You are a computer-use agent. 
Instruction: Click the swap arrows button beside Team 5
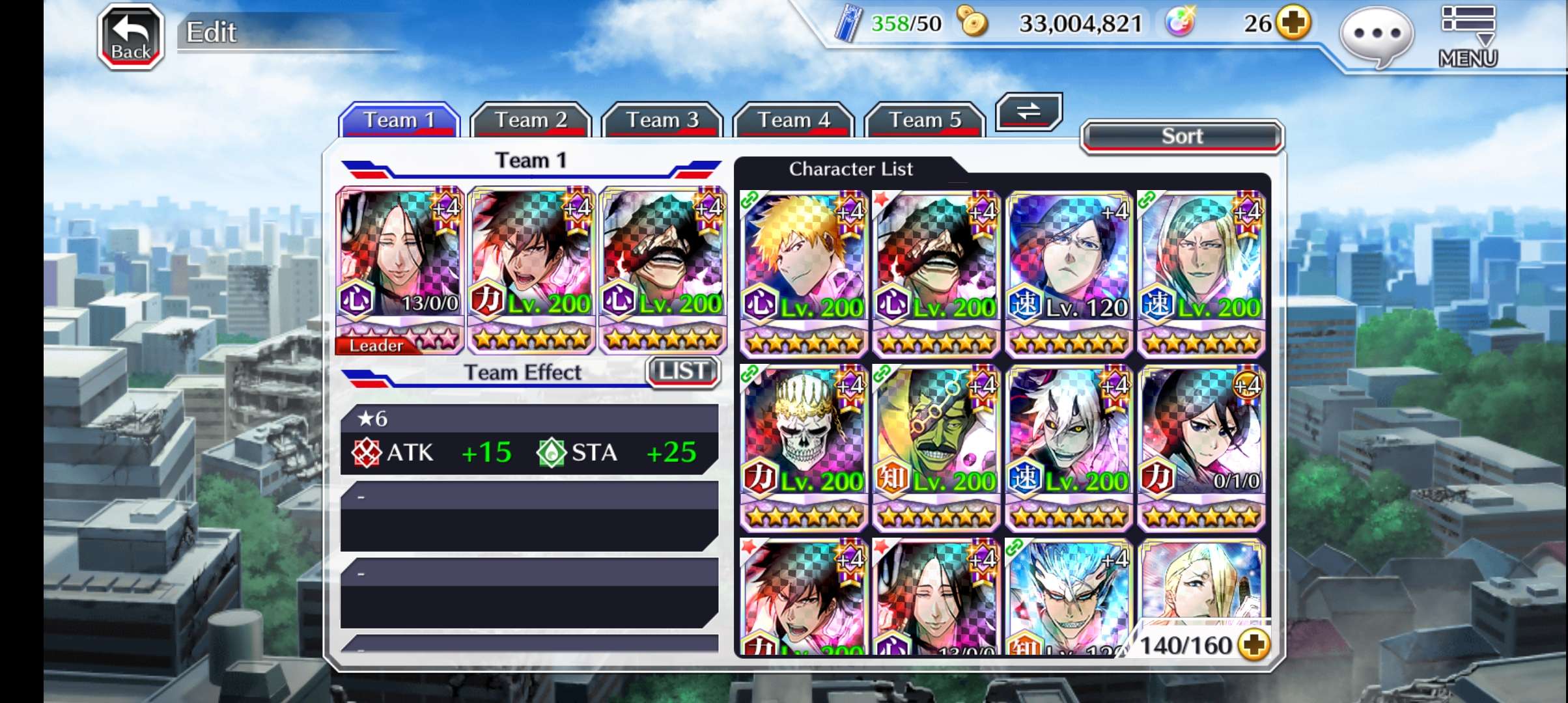[x=1029, y=112]
